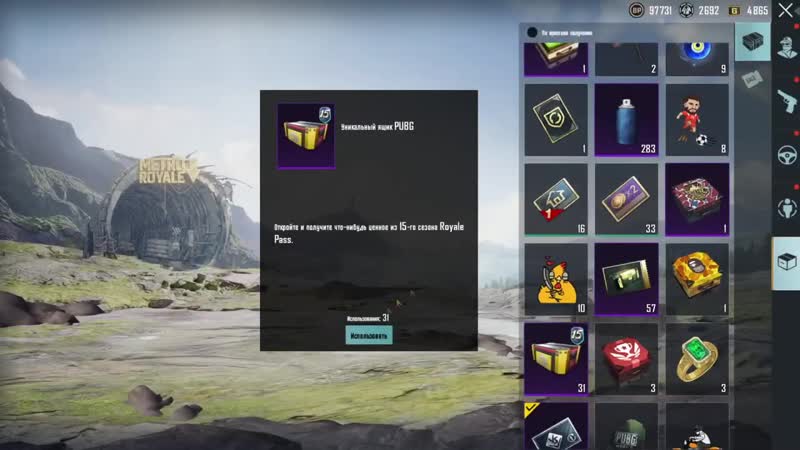Choose the golden ape-face crate
The image size is (800, 450).
[x=696, y=278]
